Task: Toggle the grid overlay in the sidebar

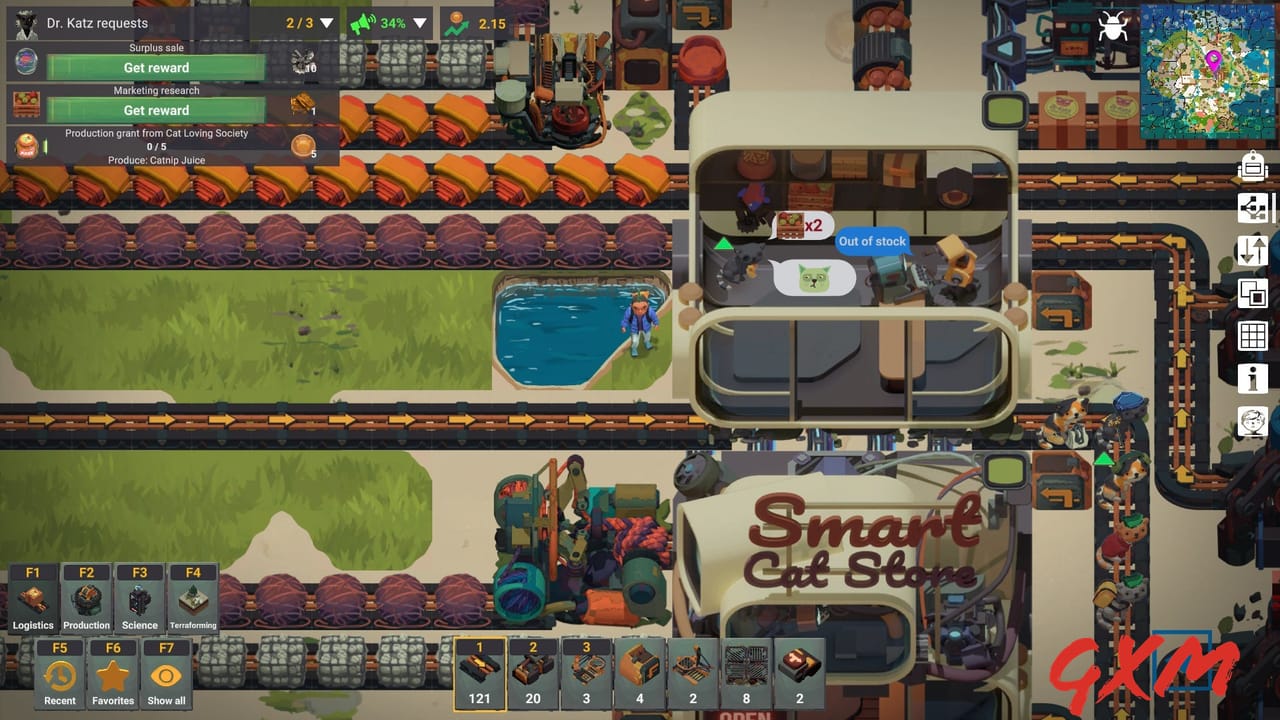Action: pyautogui.click(x=1252, y=336)
